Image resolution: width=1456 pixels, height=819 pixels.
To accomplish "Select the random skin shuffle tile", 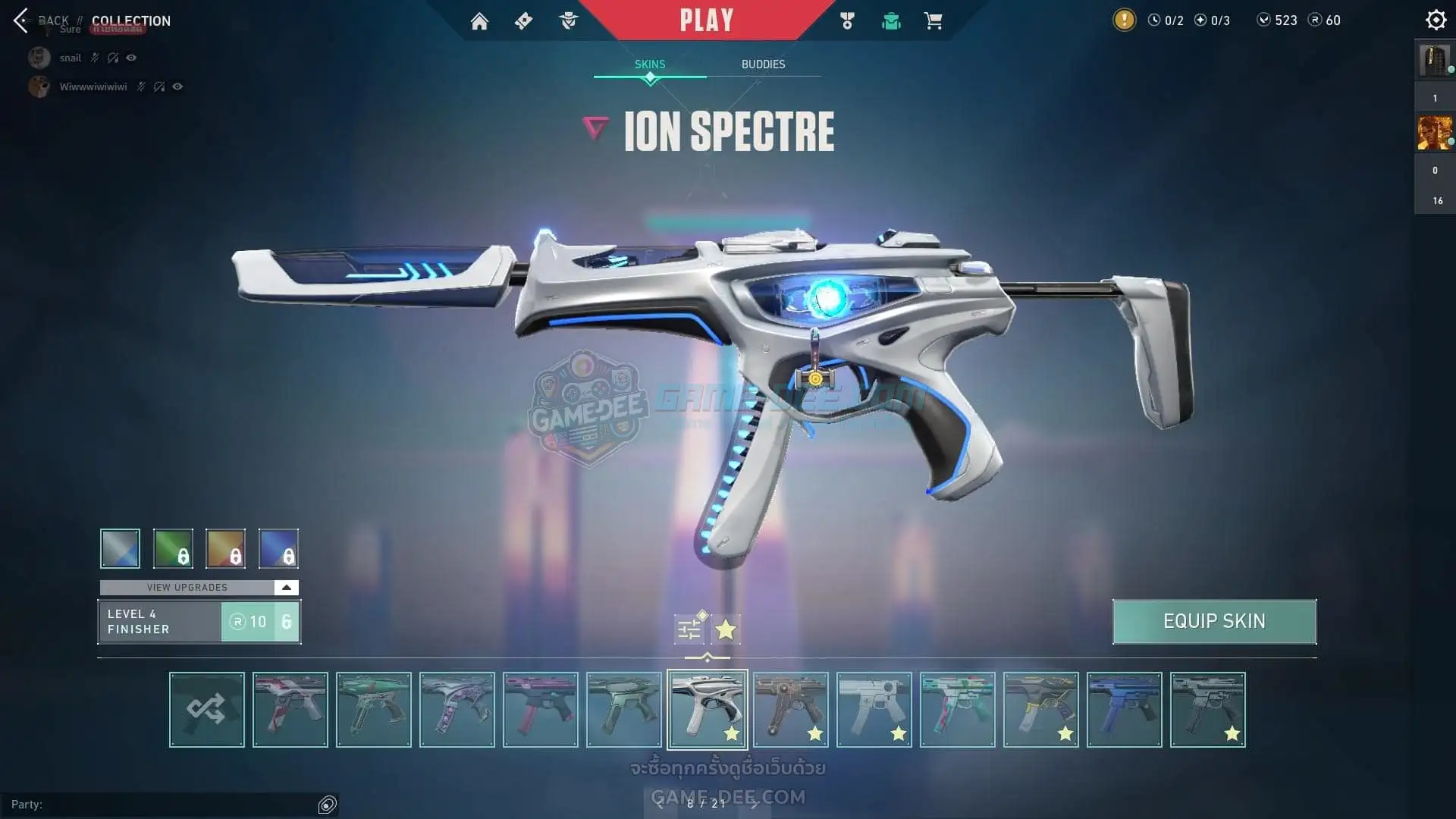I will tap(207, 710).
